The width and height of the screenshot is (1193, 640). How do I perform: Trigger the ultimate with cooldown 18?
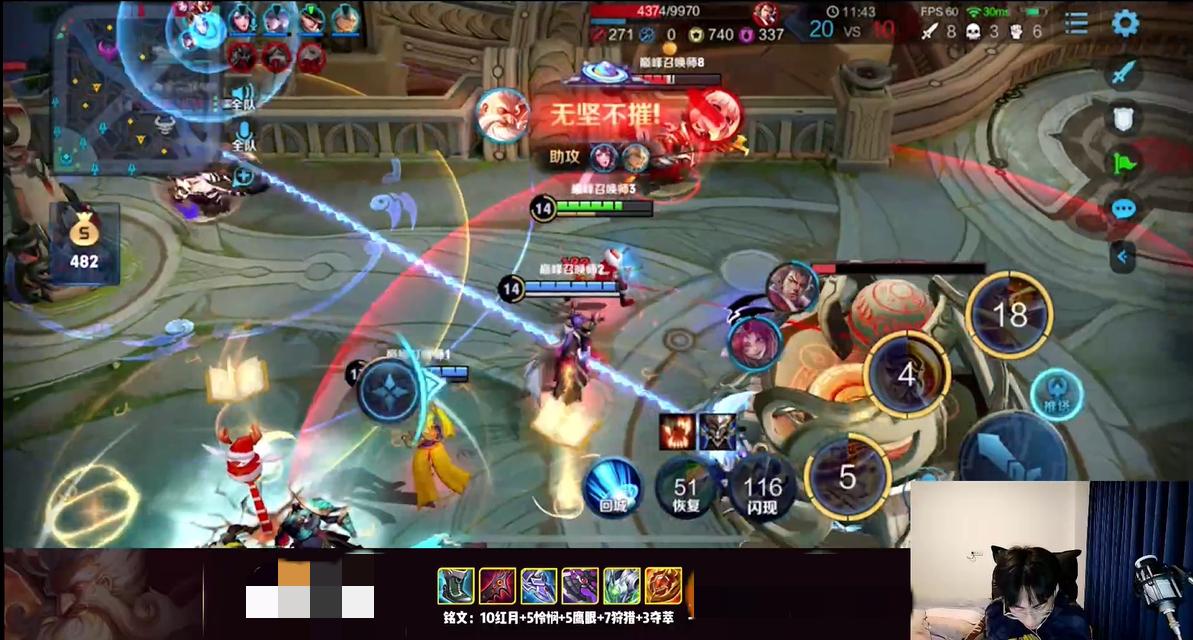pyautogui.click(x=1009, y=315)
